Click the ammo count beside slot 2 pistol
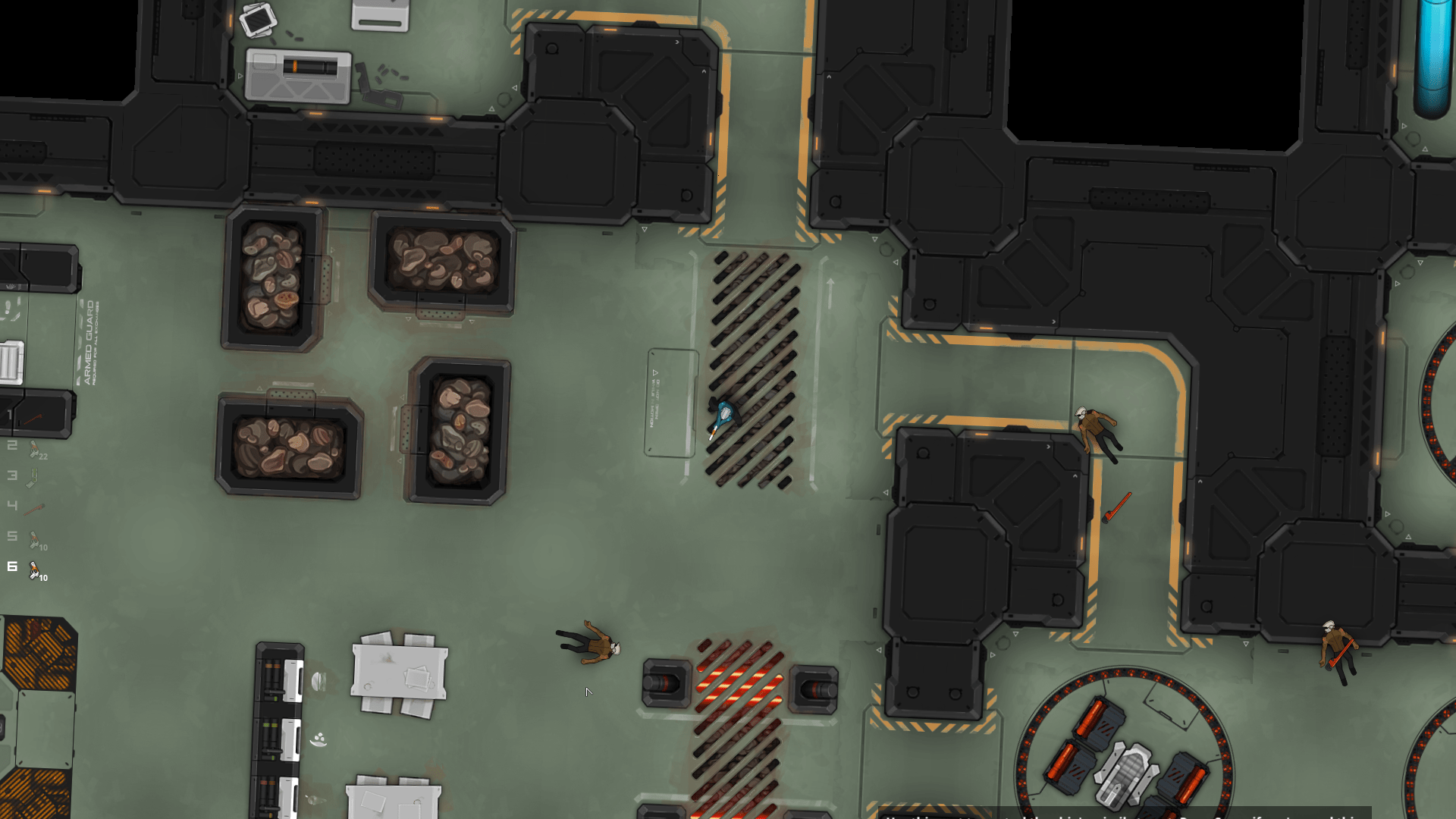1456x819 pixels. pos(43,456)
